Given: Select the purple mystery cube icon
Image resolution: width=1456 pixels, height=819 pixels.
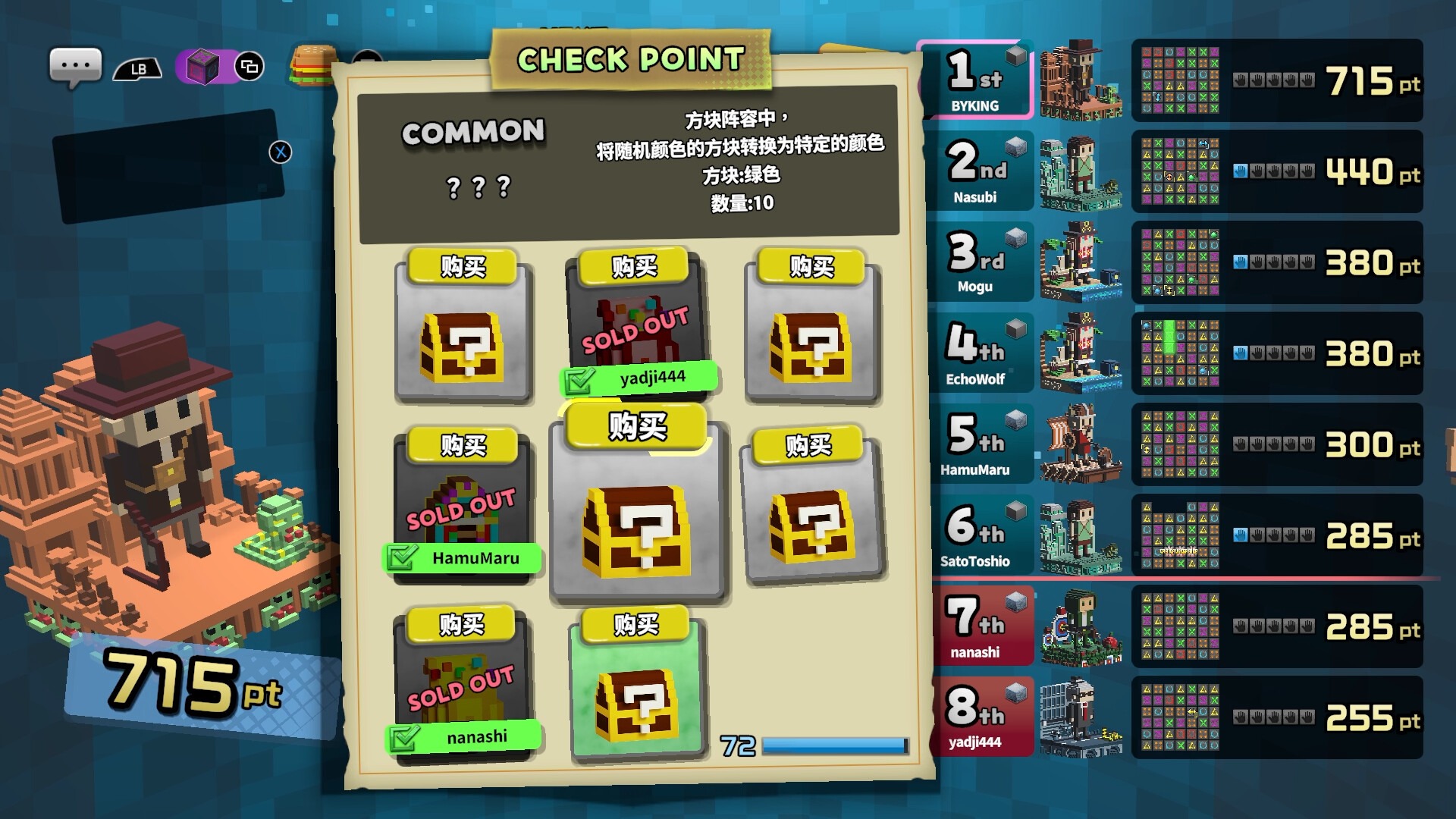Looking at the screenshot, I should click(202, 65).
